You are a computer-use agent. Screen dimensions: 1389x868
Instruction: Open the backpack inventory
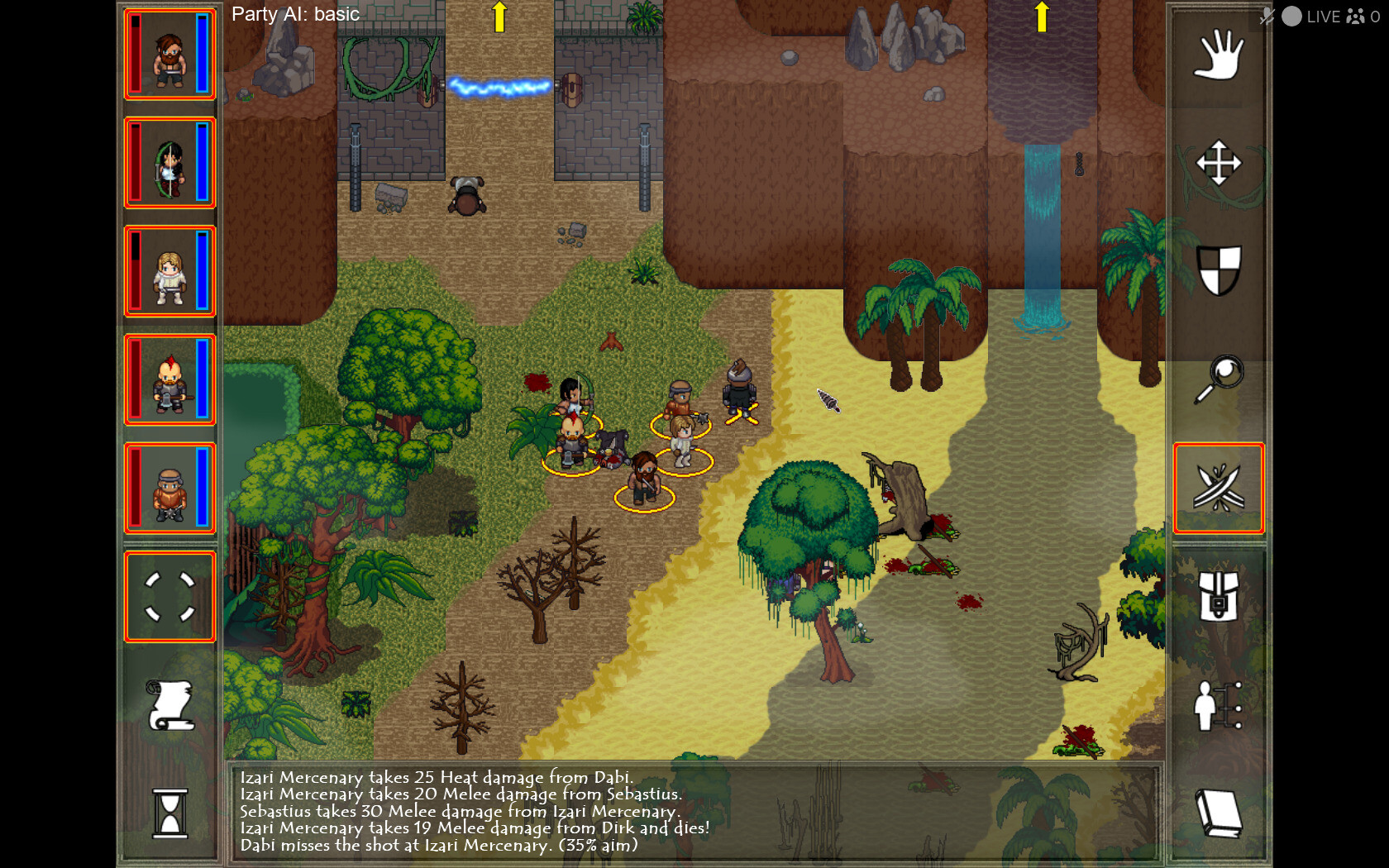click(x=1218, y=597)
